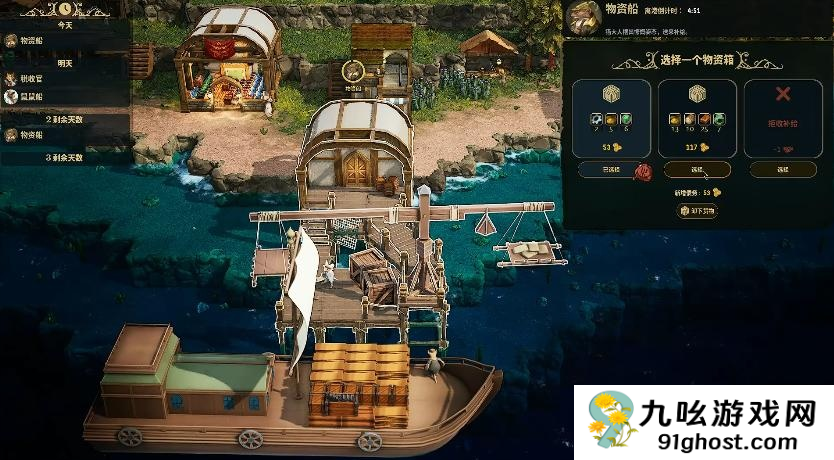Image resolution: width=834 pixels, height=460 pixels.
Task: Select the 物资船 entry arriving in 2 days
Action: point(30,135)
